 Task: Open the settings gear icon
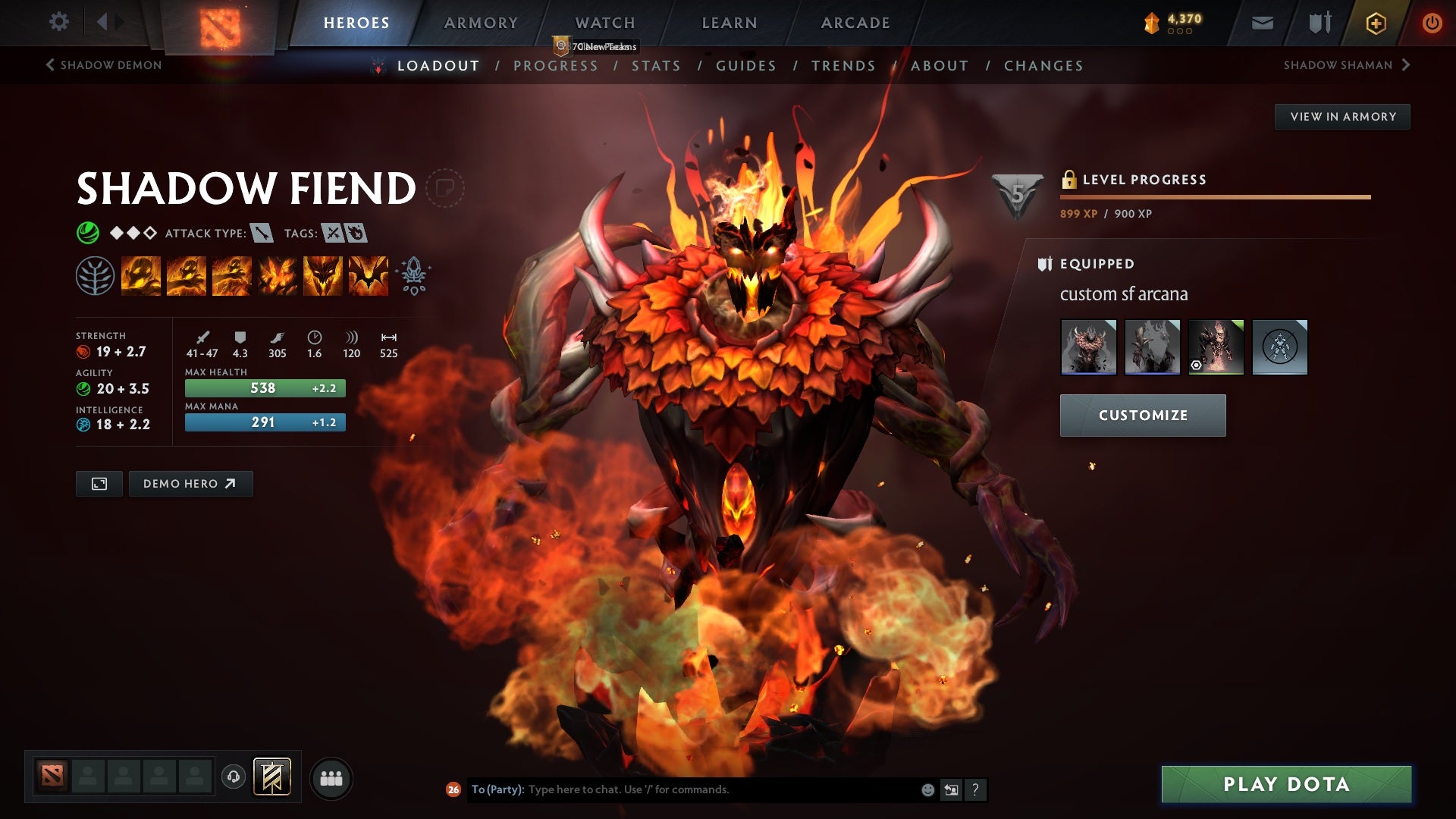click(59, 22)
